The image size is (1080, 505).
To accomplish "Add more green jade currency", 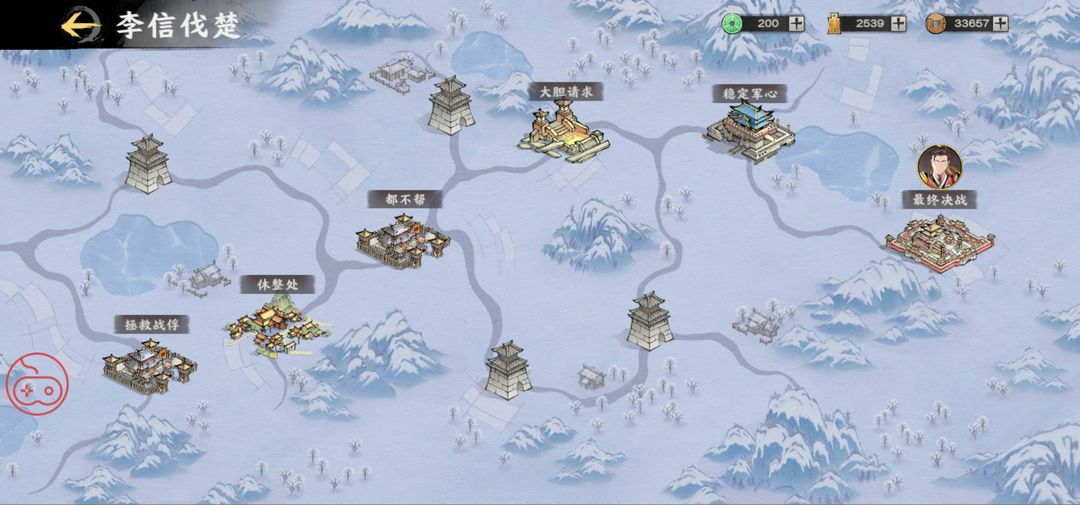I will point(796,23).
